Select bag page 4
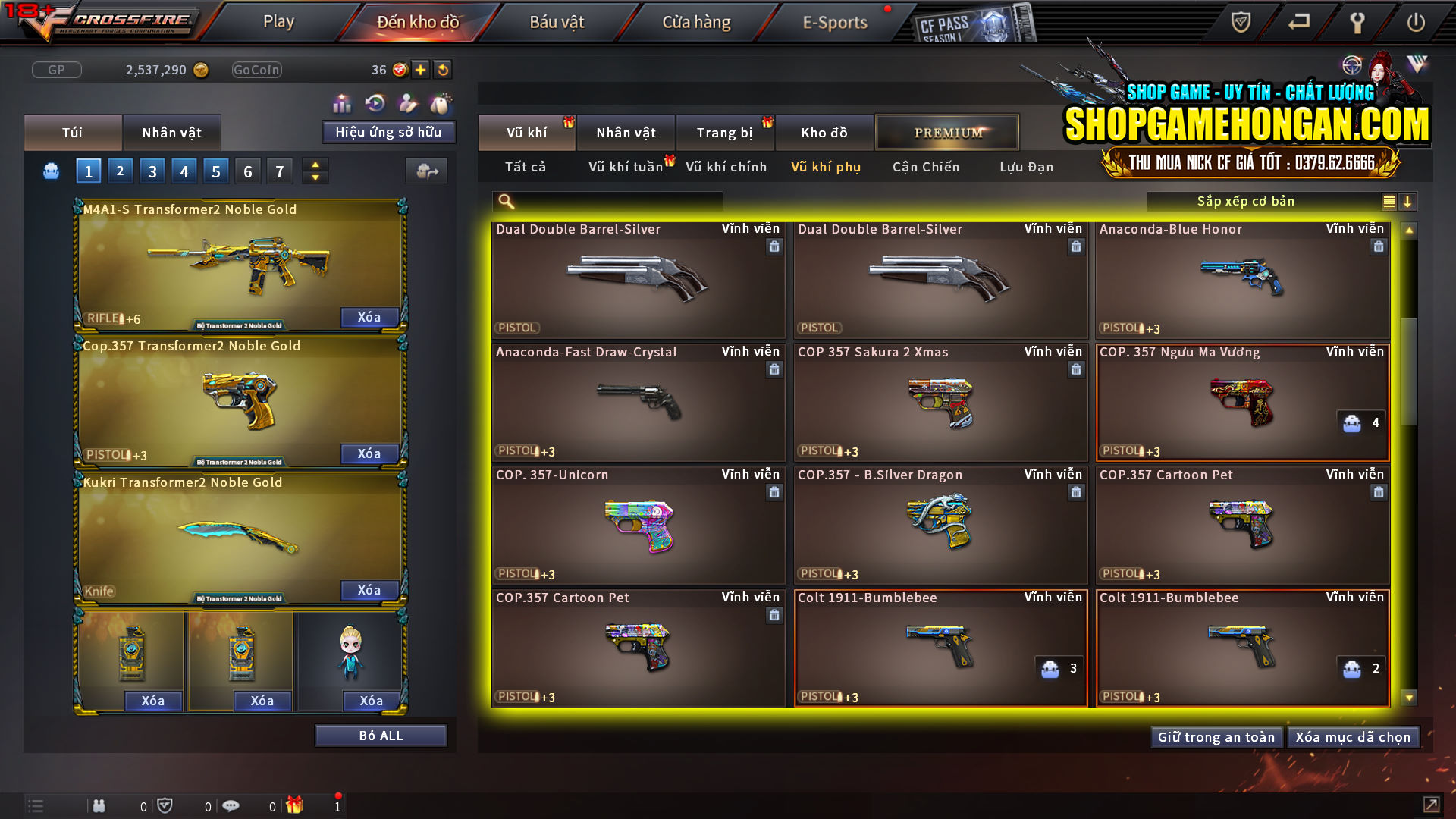Image resolution: width=1456 pixels, height=819 pixels. 184,171
